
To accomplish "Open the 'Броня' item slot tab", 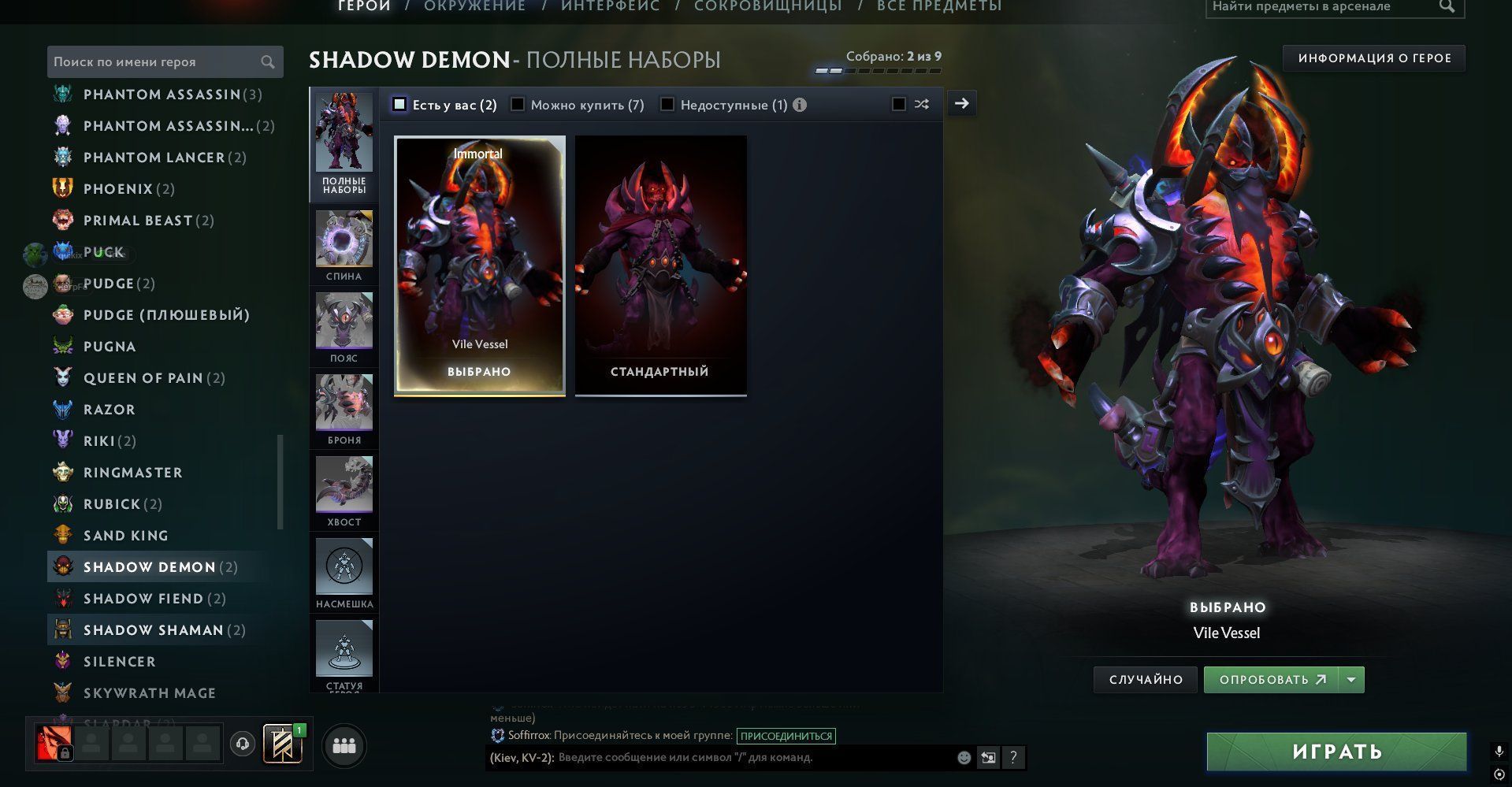I will pos(344,410).
